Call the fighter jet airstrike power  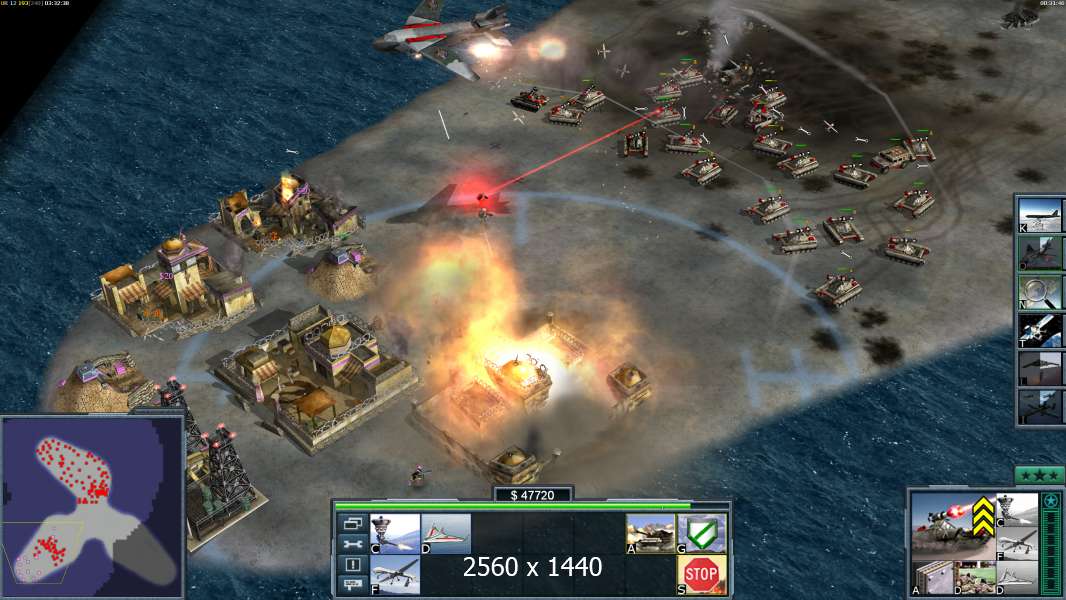[x=1040, y=252]
